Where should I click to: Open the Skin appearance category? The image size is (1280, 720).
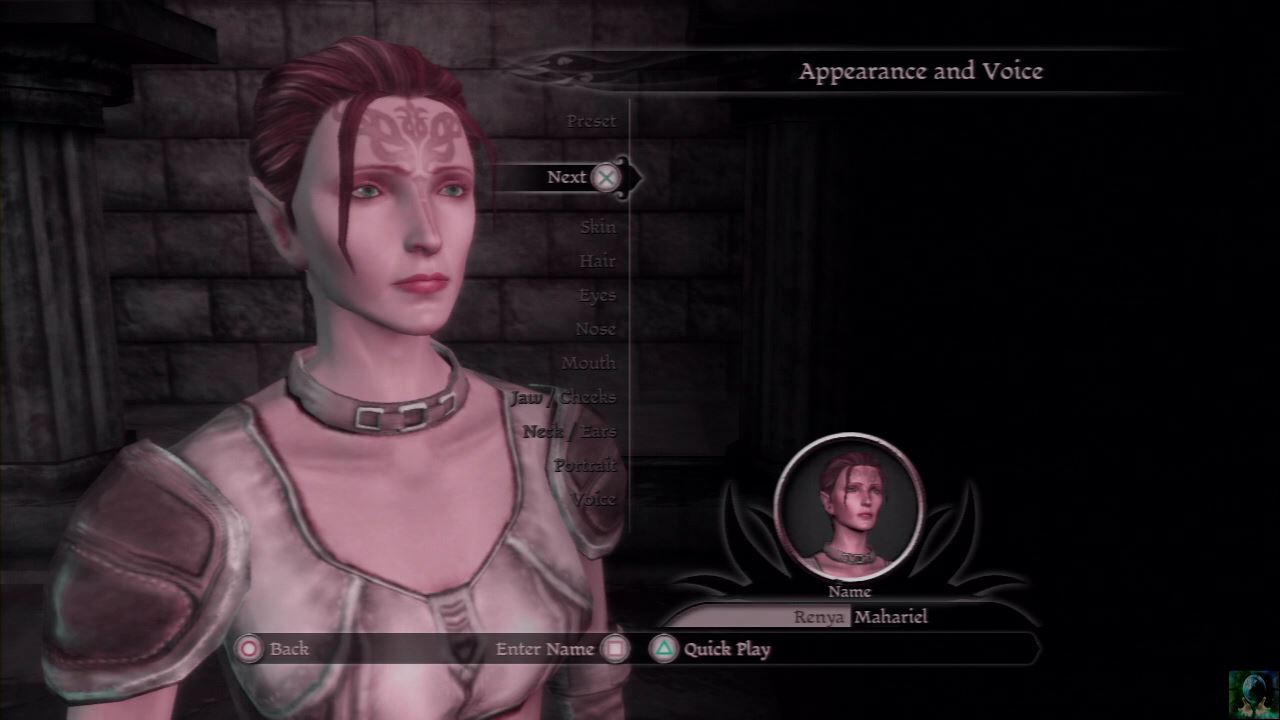coord(598,227)
